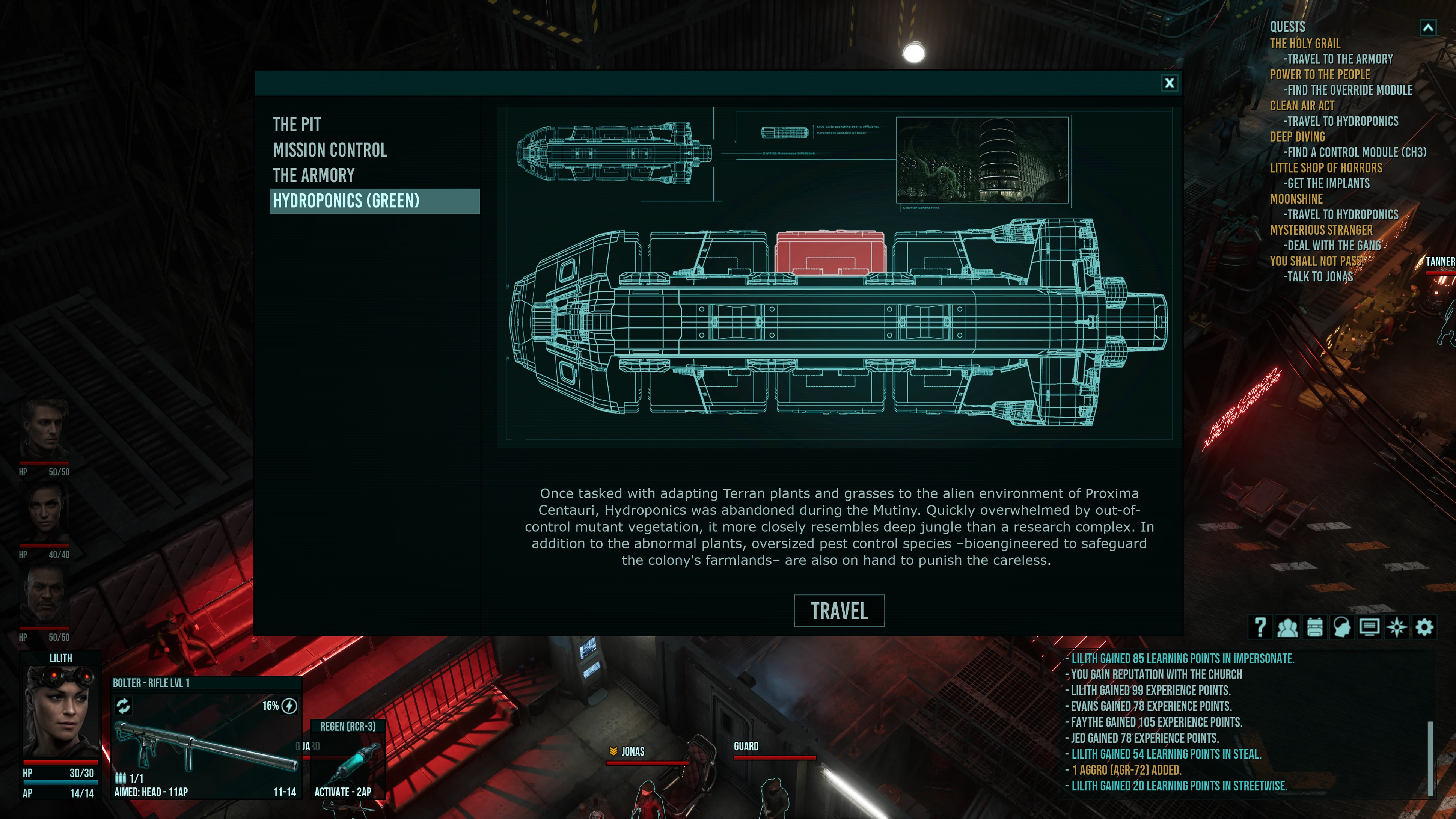Open the compass star map icon
1456x819 pixels.
click(1397, 627)
